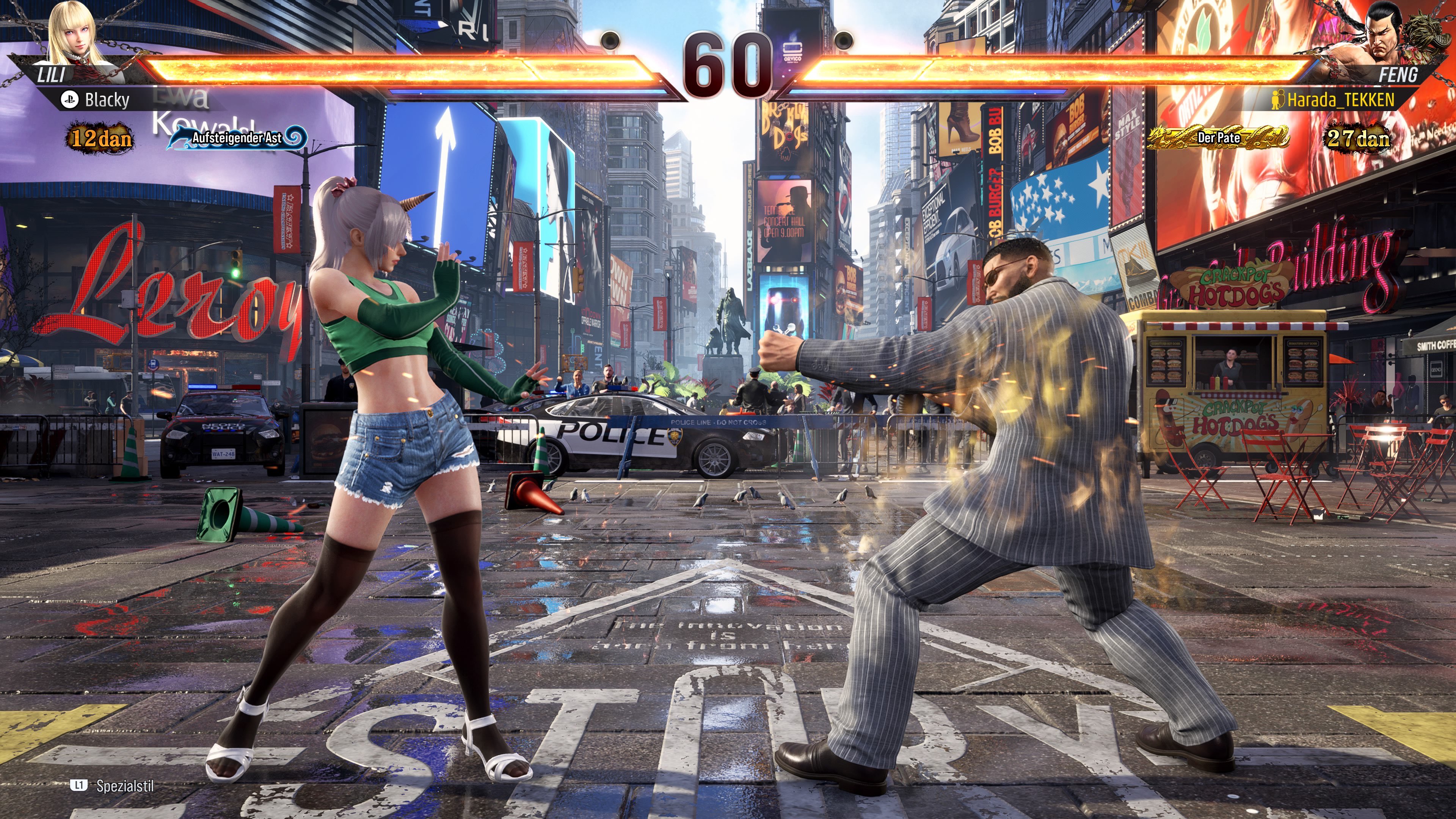Viewport: 1456px width, 819px height.
Task: Click the round timer showing 60
Action: 728,60
